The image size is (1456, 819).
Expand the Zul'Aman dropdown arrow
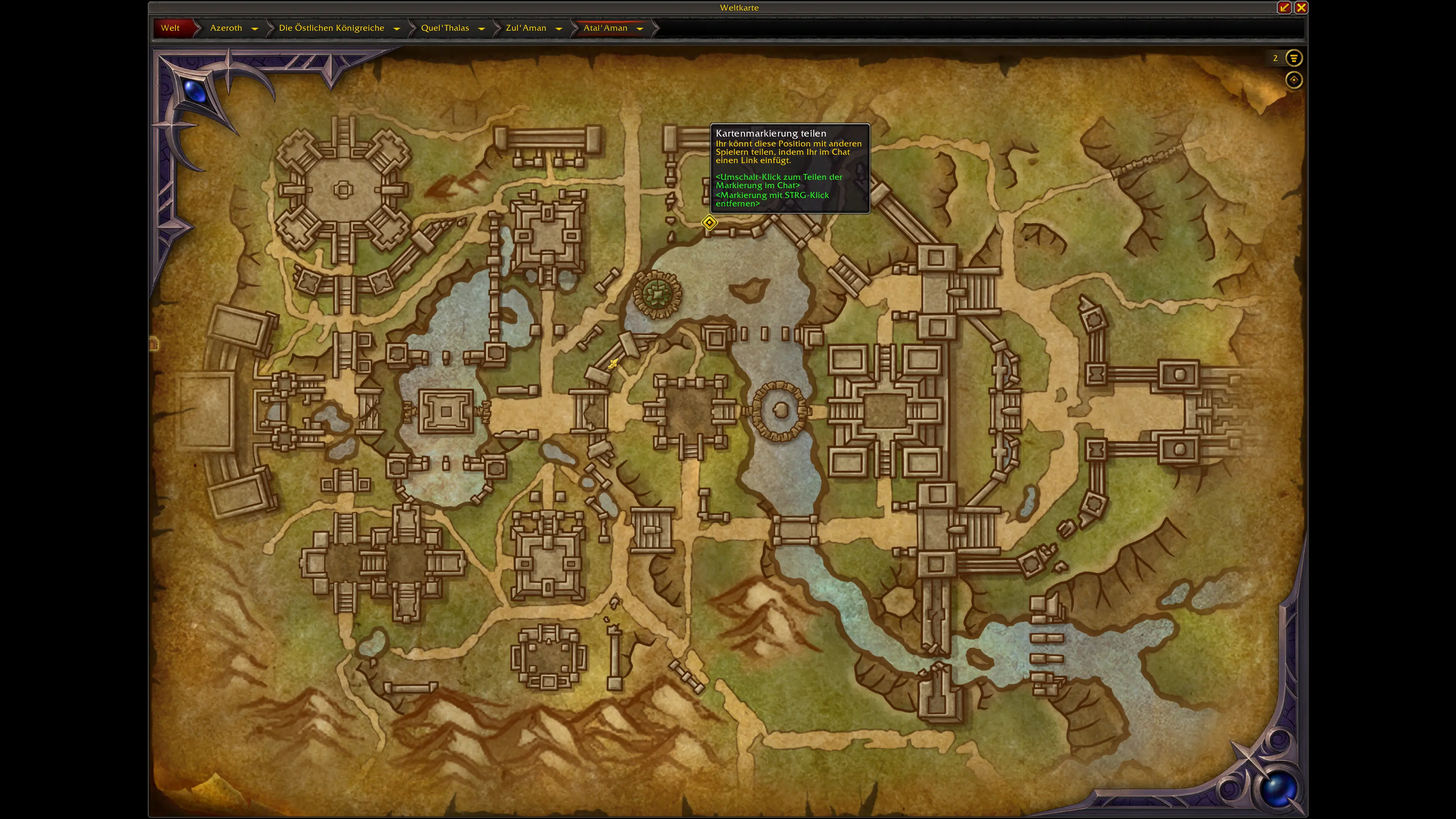(559, 28)
